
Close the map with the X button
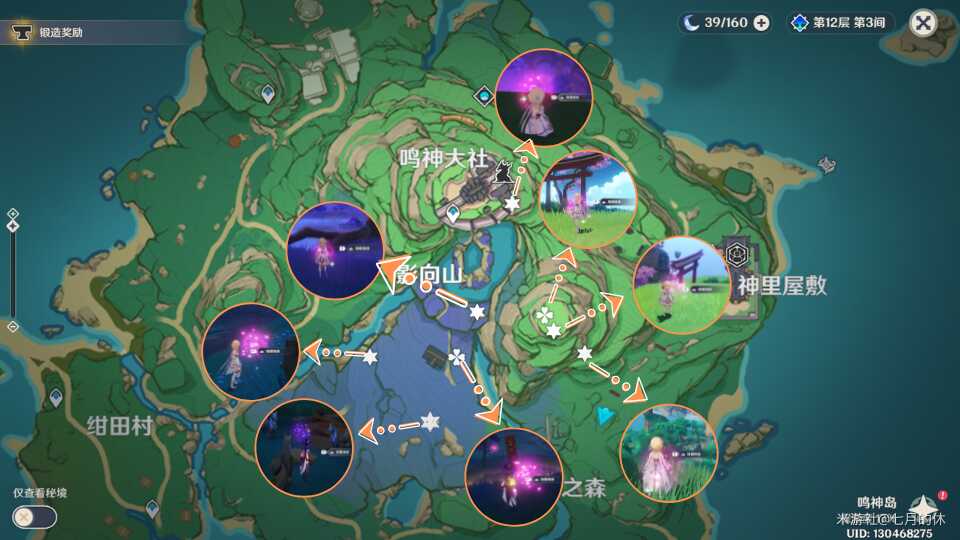pyautogui.click(x=923, y=22)
